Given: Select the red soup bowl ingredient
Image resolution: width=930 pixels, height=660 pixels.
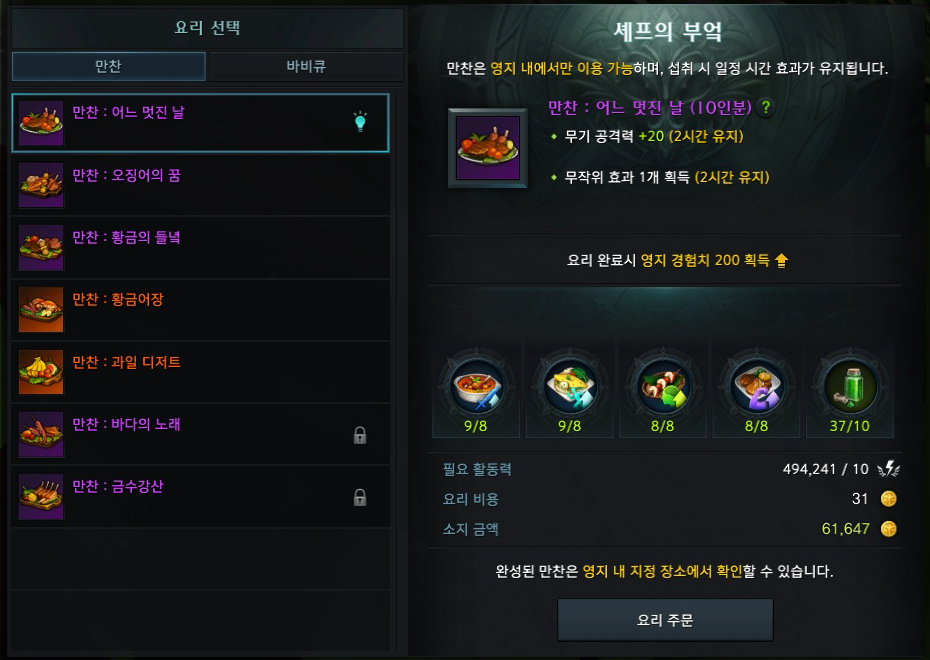Looking at the screenshot, I should (475, 384).
